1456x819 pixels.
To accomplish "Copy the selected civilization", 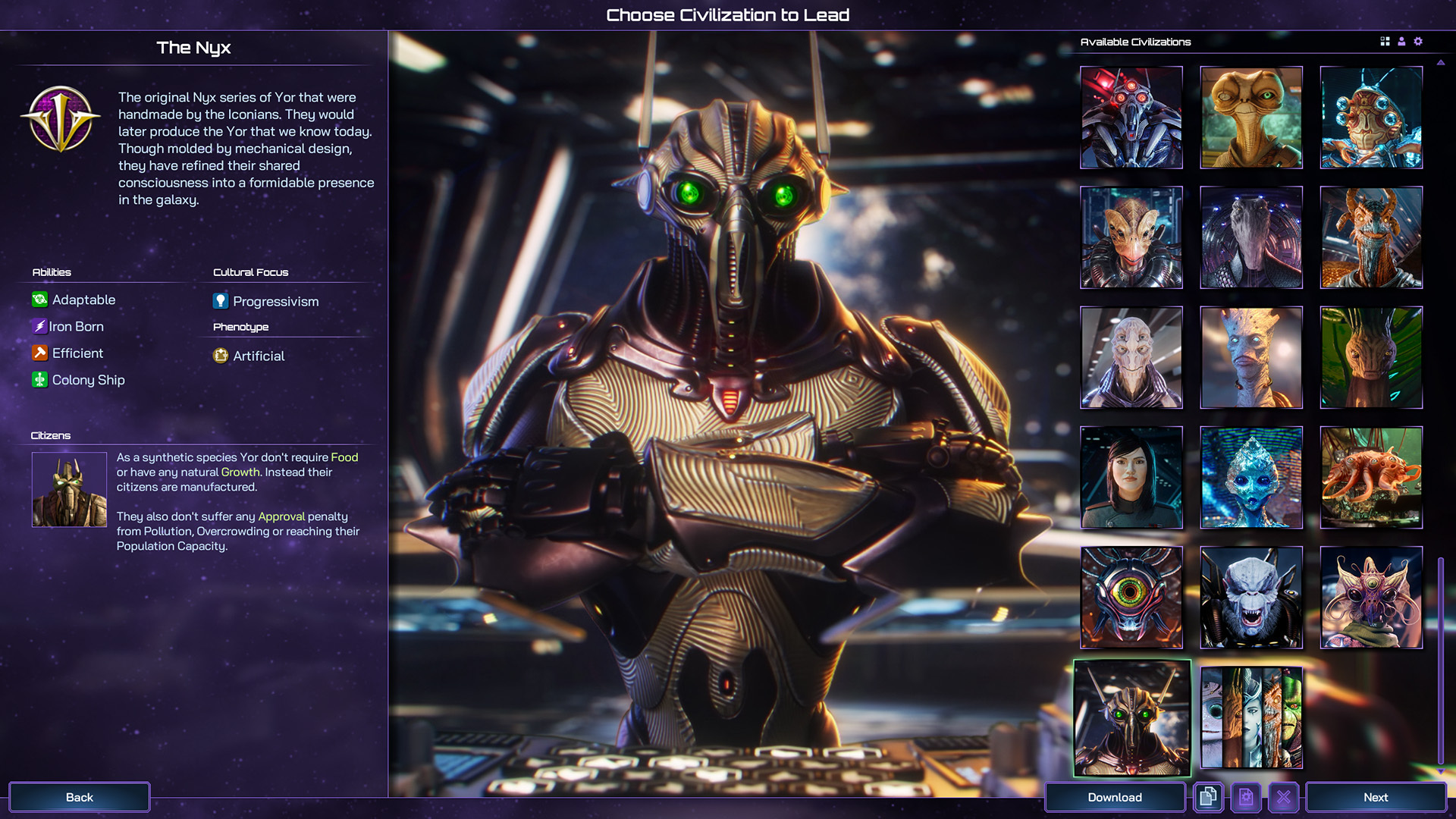I will pyautogui.click(x=1208, y=797).
